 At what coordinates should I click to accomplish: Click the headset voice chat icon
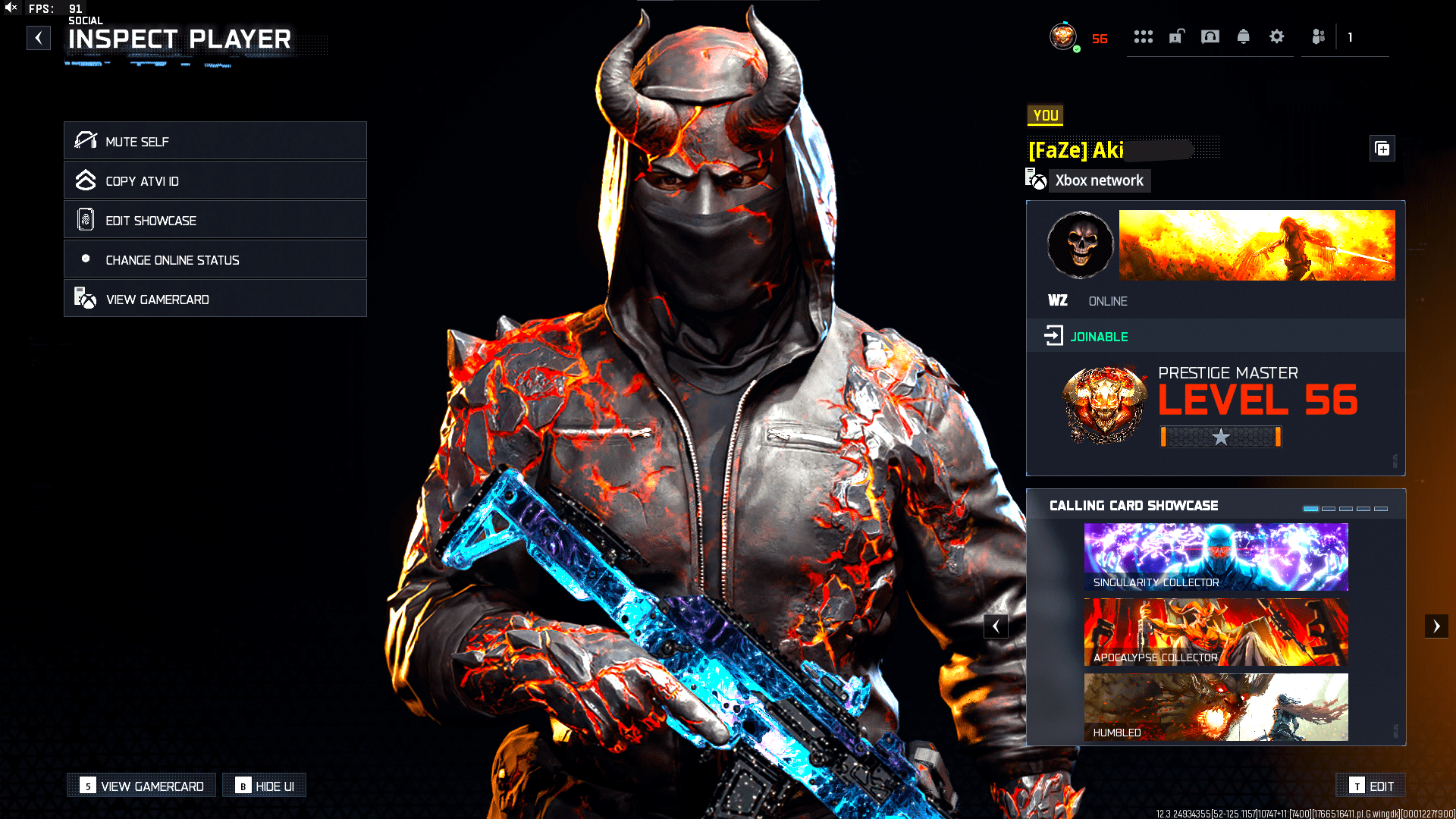tap(1210, 36)
